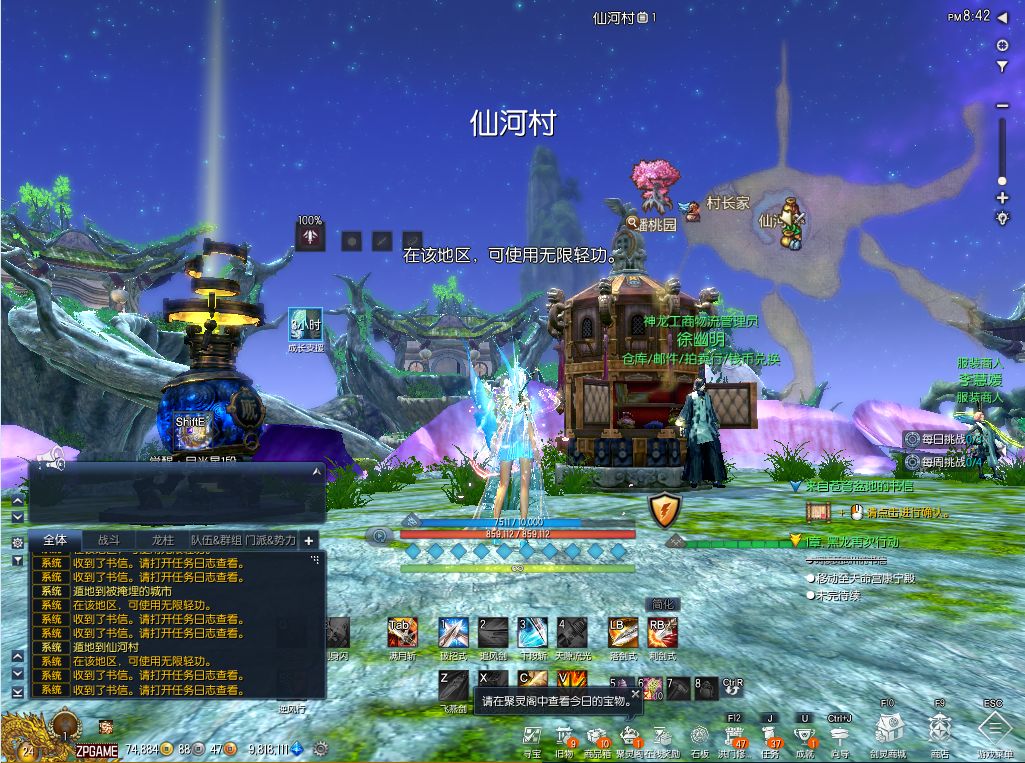Toggle the 简化 quest tracker button
1025x763 pixels.
click(x=664, y=604)
